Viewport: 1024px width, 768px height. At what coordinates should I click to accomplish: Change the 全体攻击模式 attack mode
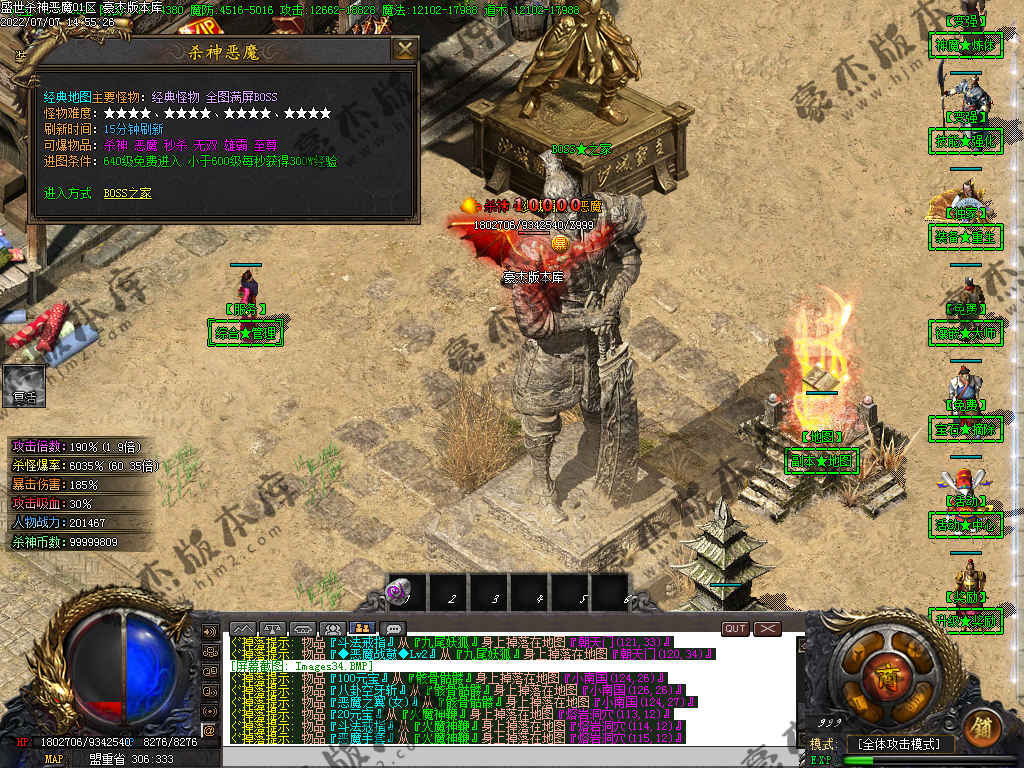pyautogui.click(x=900, y=745)
